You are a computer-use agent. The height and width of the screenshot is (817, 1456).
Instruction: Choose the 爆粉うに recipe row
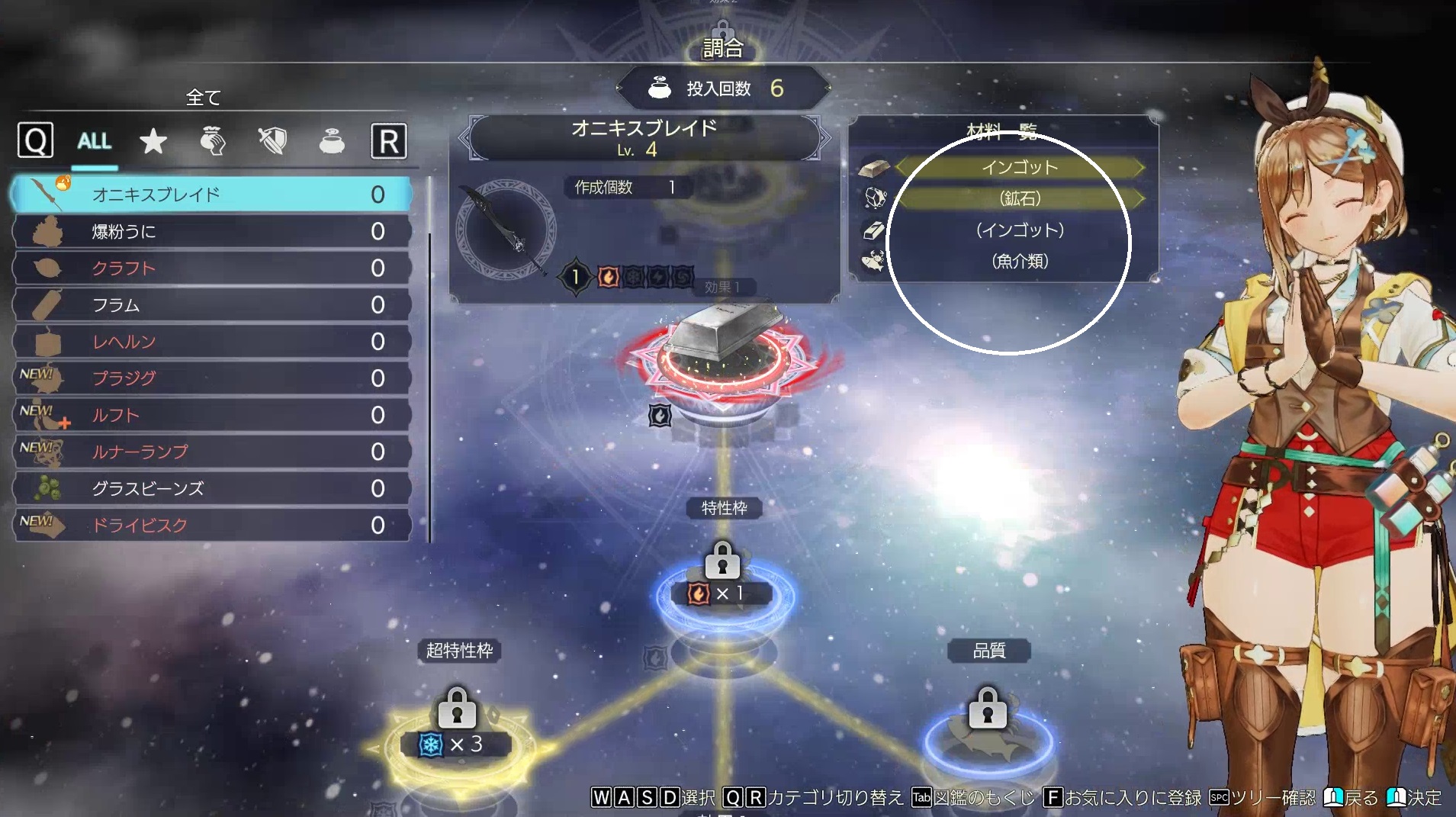212,231
